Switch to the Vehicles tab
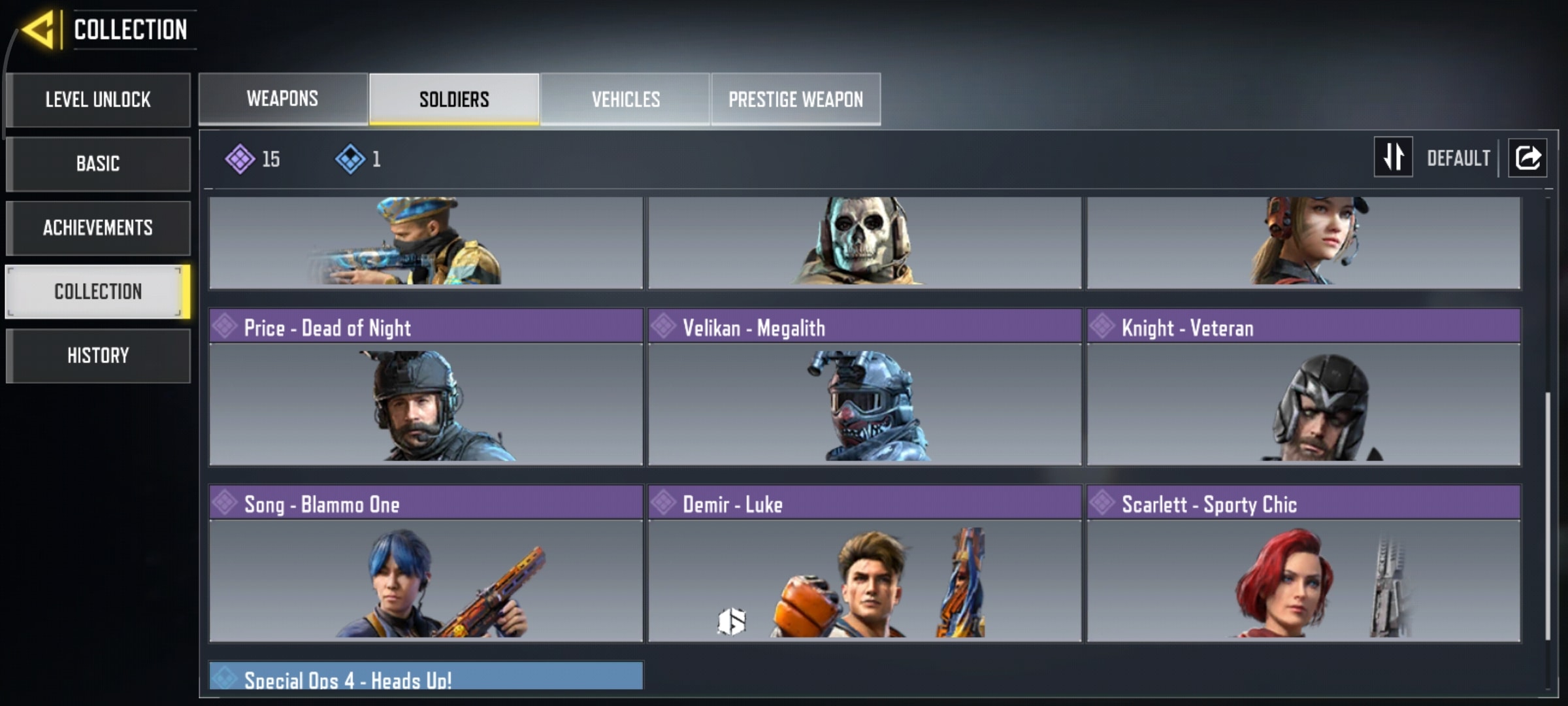The height and width of the screenshot is (706, 1568). (625, 99)
